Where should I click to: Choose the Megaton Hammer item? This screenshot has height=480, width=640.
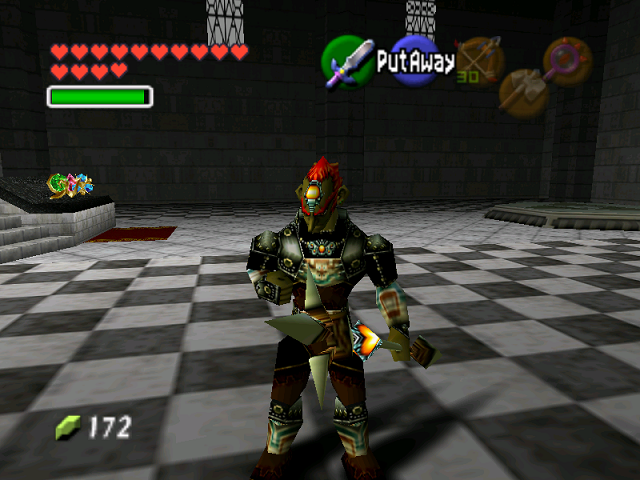522,91
